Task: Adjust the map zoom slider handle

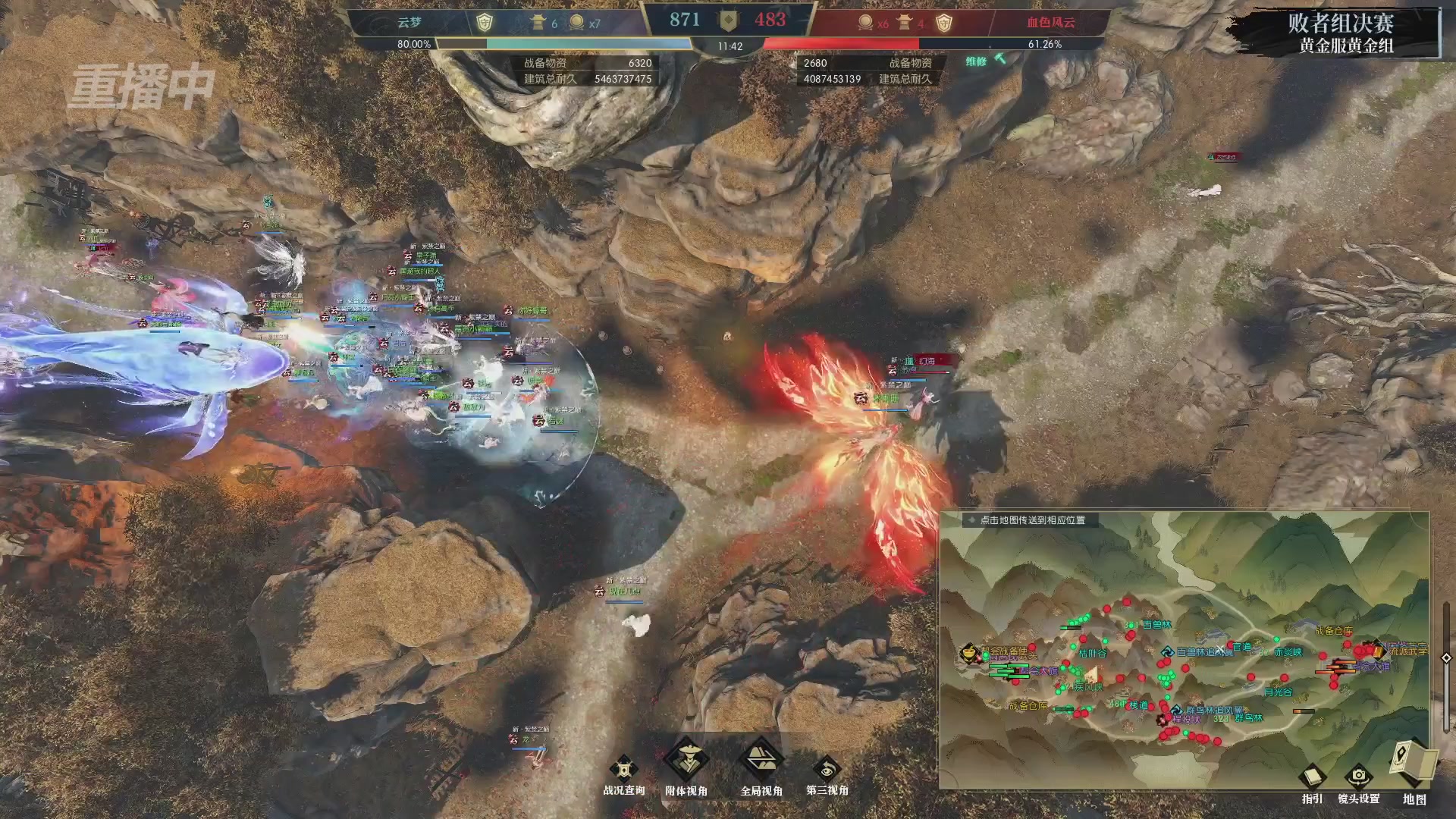Action: pos(1446,657)
